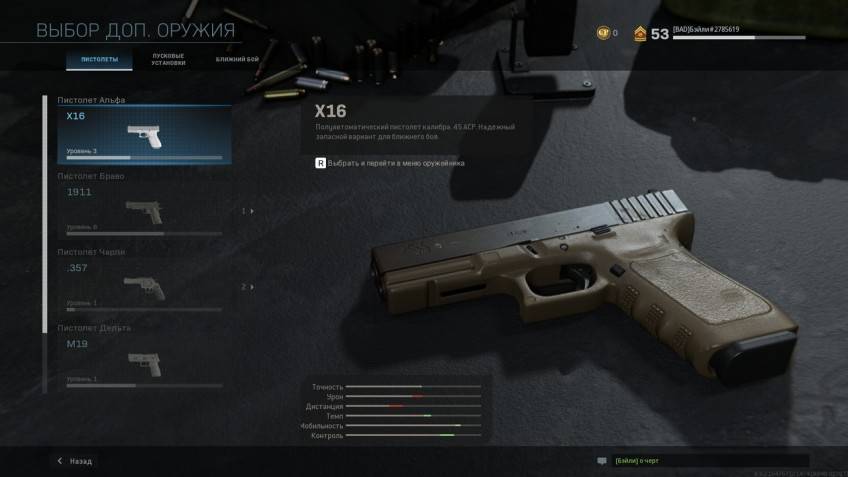Select the .357 revolver
Image resolution: width=848 pixels, height=477 pixels.
point(144,286)
